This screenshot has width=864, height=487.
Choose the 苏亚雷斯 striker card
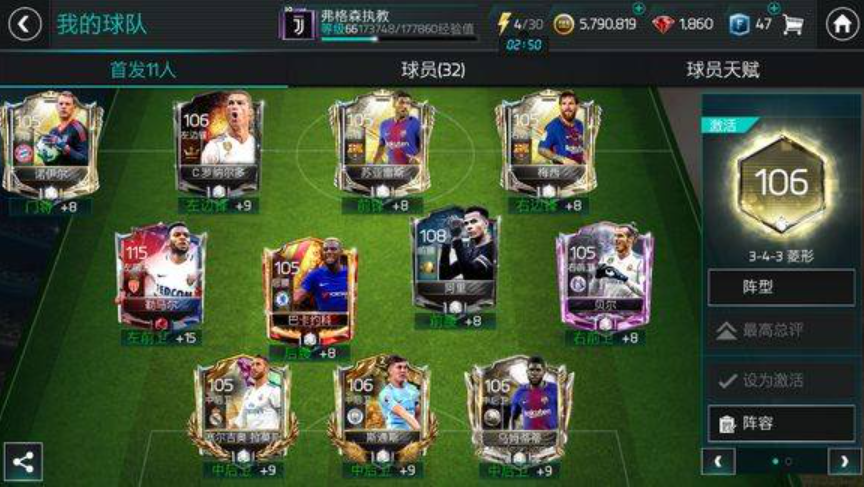click(381, 143)
